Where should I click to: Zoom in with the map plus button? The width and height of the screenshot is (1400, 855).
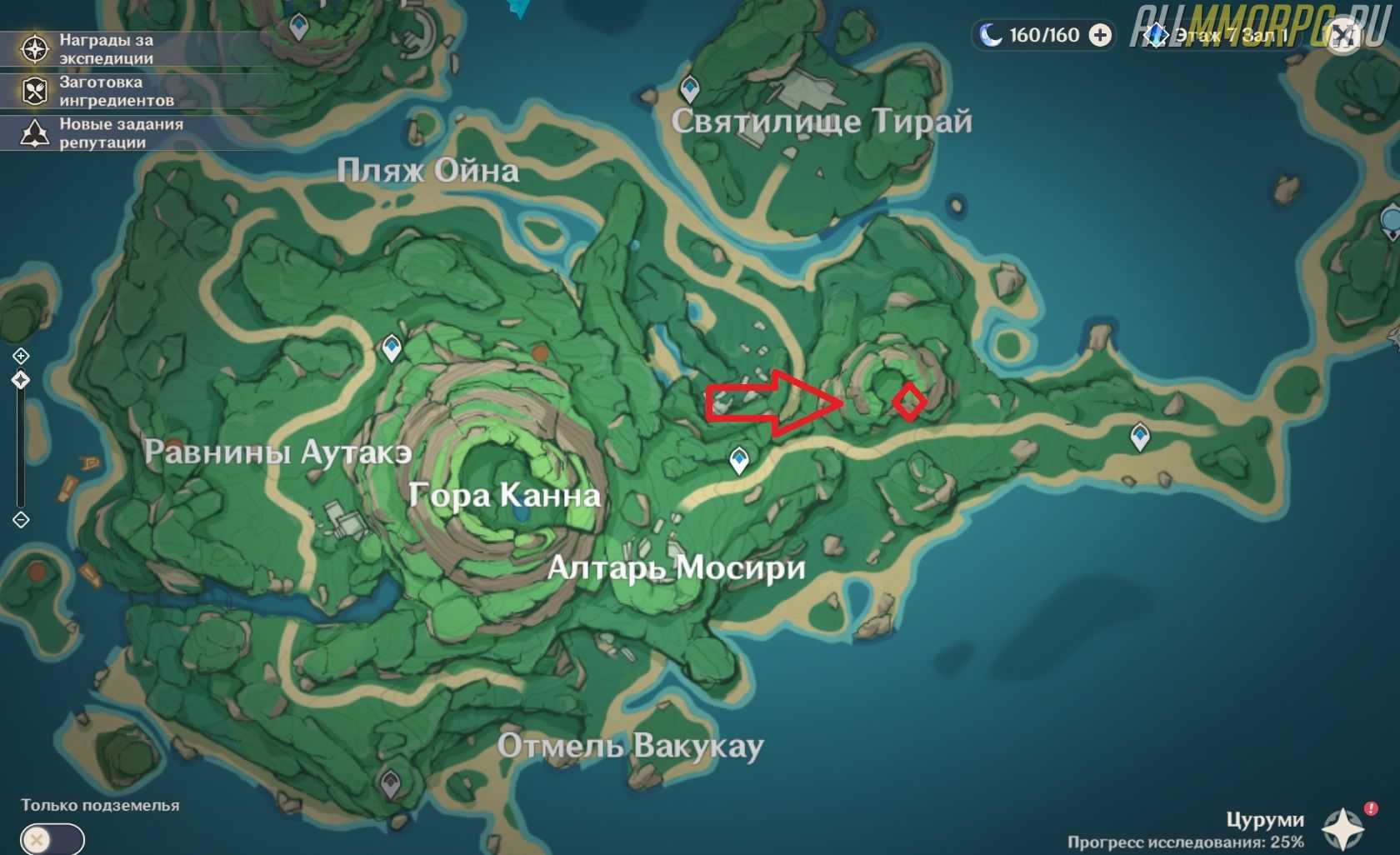pyautogui.click(x=21, y=356)
